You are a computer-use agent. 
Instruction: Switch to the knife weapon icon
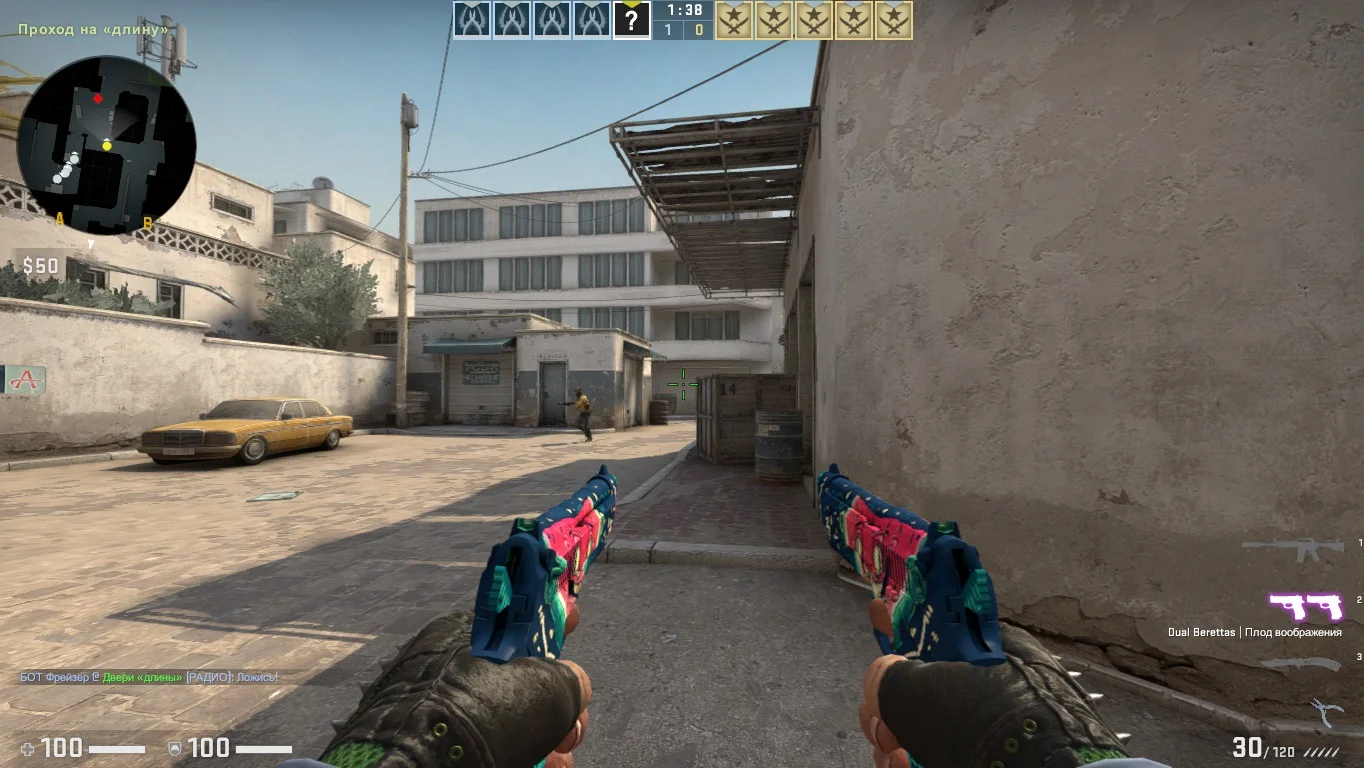(x=1299, y=664)
